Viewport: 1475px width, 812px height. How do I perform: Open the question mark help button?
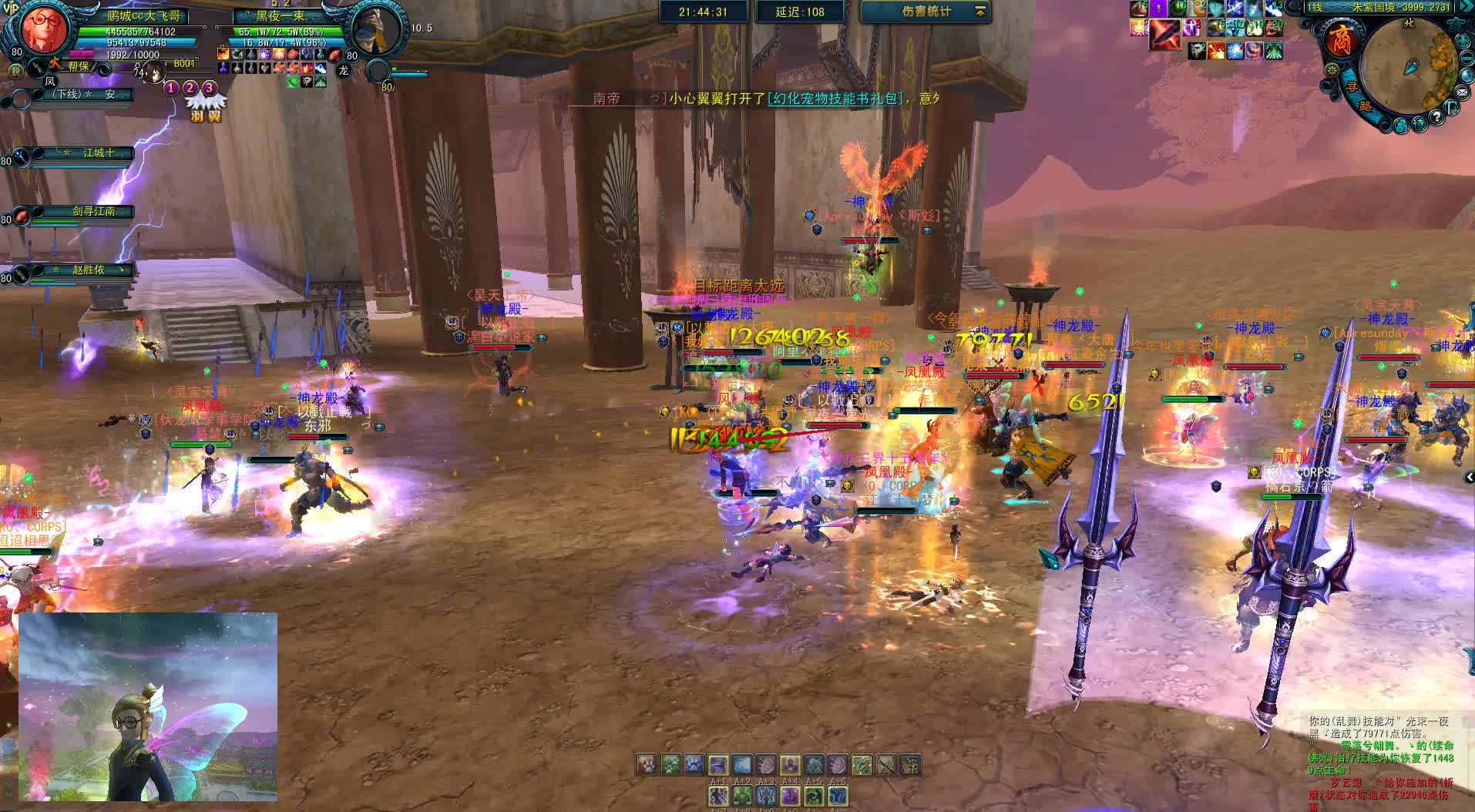pos(1436,117)
